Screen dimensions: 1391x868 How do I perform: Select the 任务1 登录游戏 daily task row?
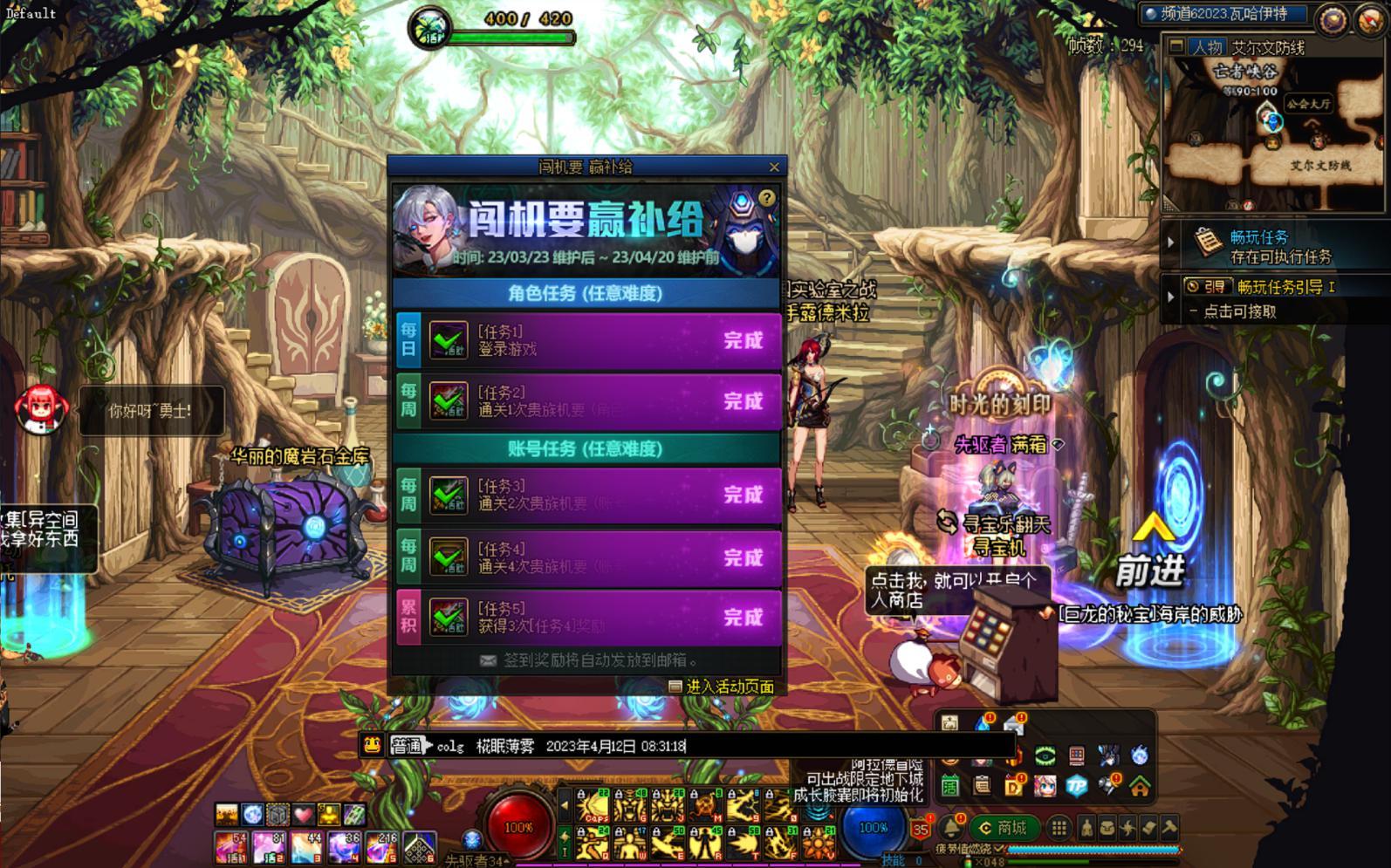click(588, 340)
